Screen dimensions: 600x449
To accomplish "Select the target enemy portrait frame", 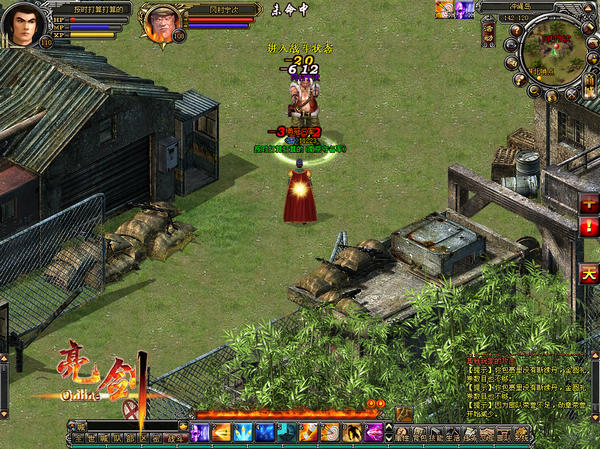I will coord(160,23).
